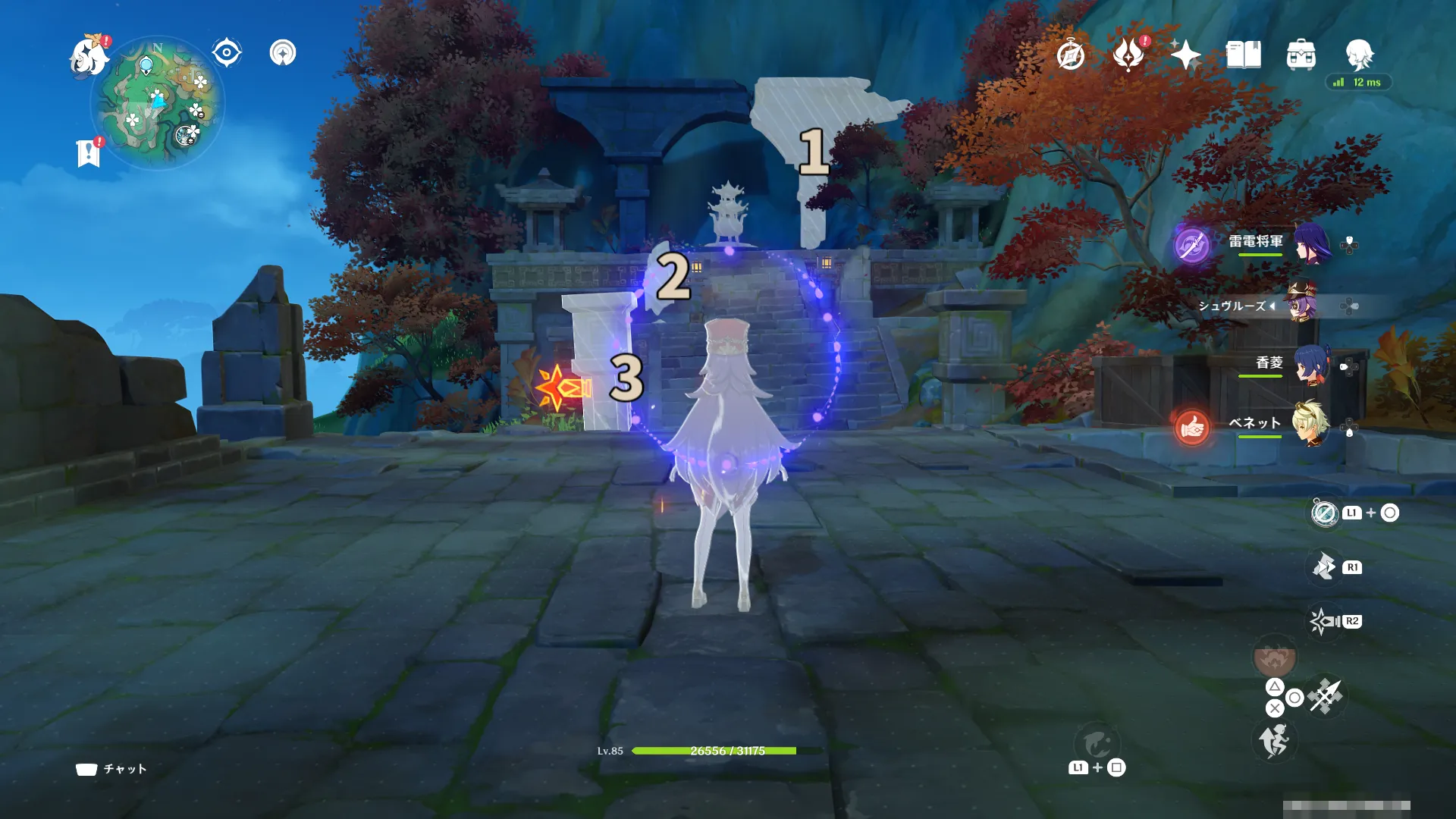Open the Paimon menu icon
Viewport: 1456px width, 819px height.
pyautogui.click(x=89, y=58)
